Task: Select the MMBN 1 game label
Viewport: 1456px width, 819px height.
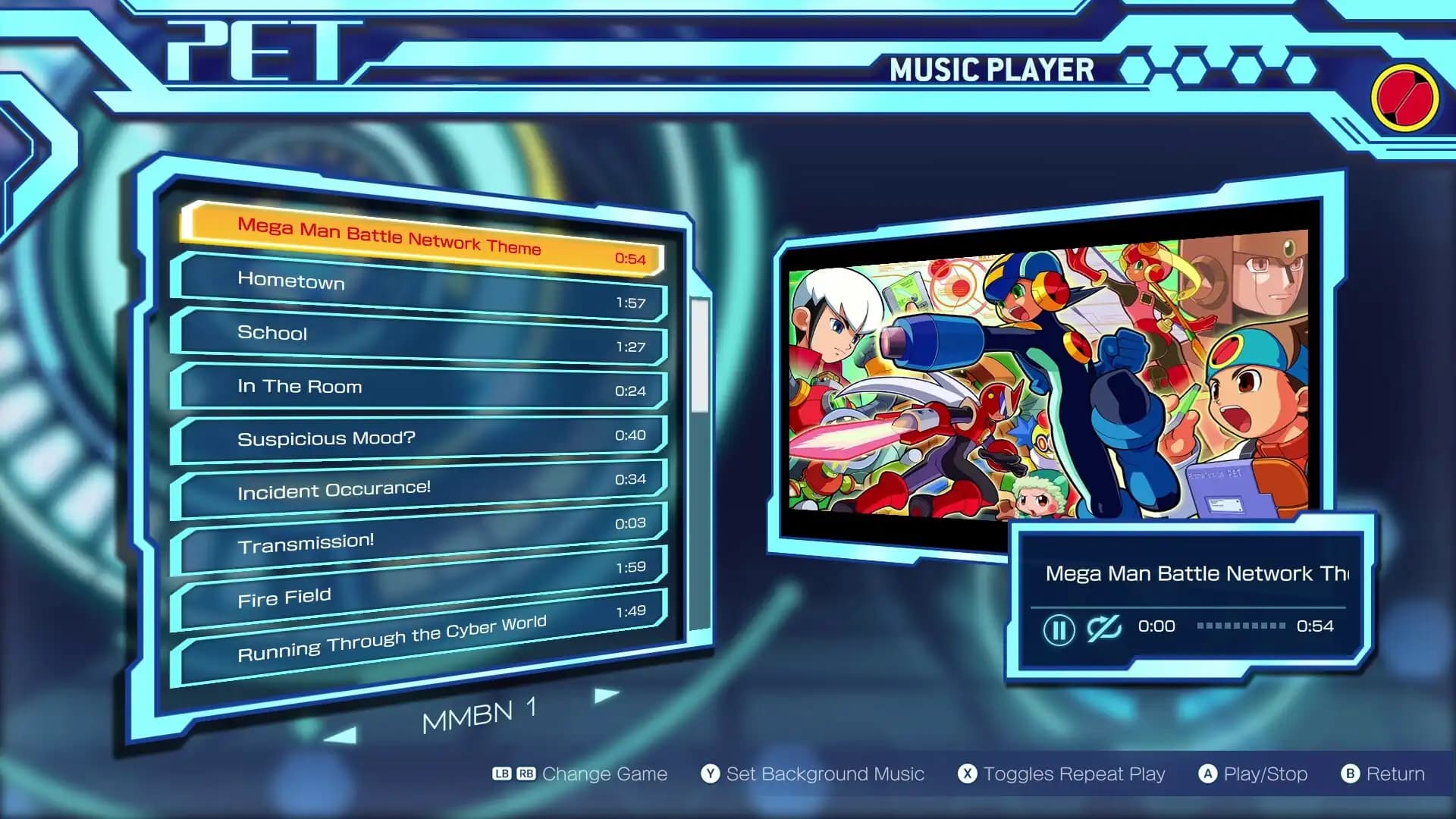Action: 481,714
